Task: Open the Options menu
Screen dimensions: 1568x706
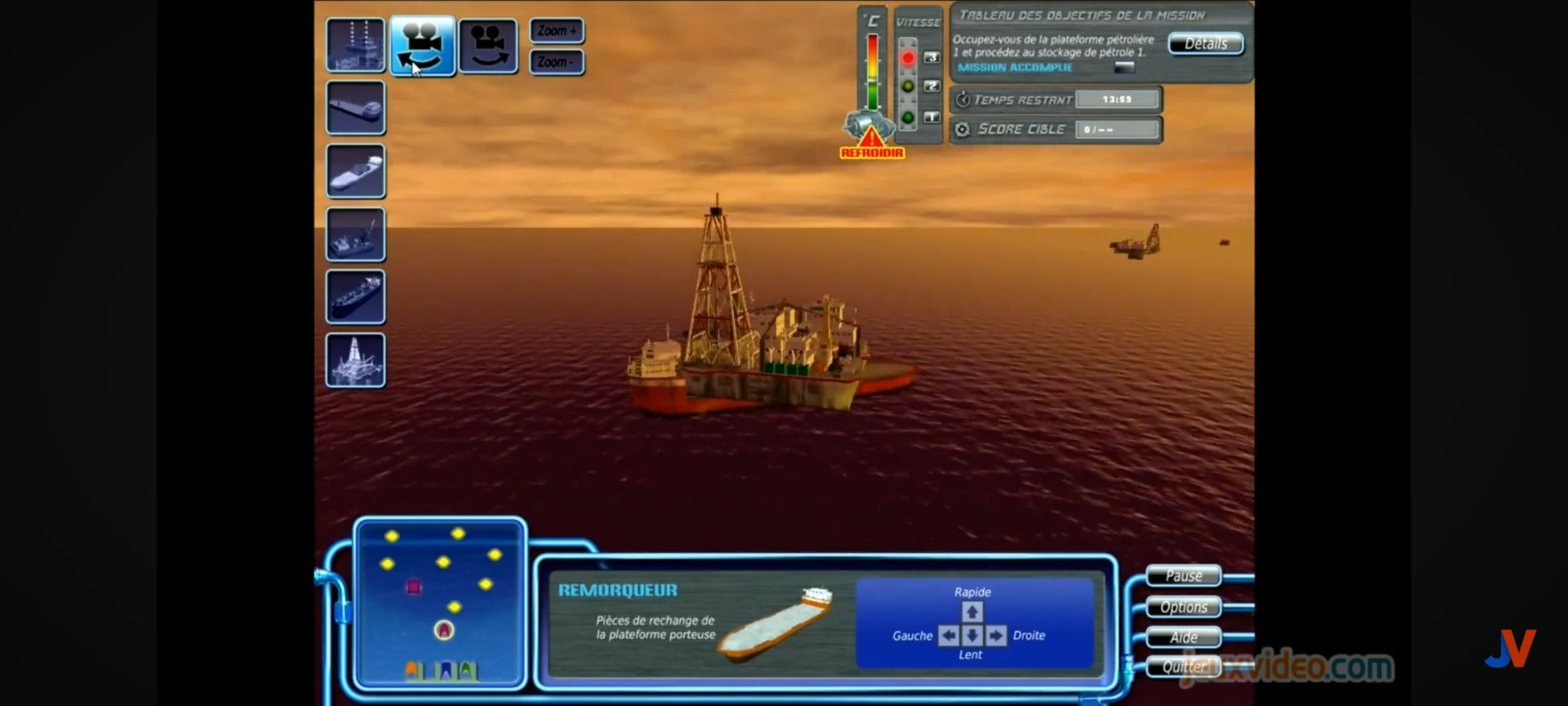Action: (1183, 607)
